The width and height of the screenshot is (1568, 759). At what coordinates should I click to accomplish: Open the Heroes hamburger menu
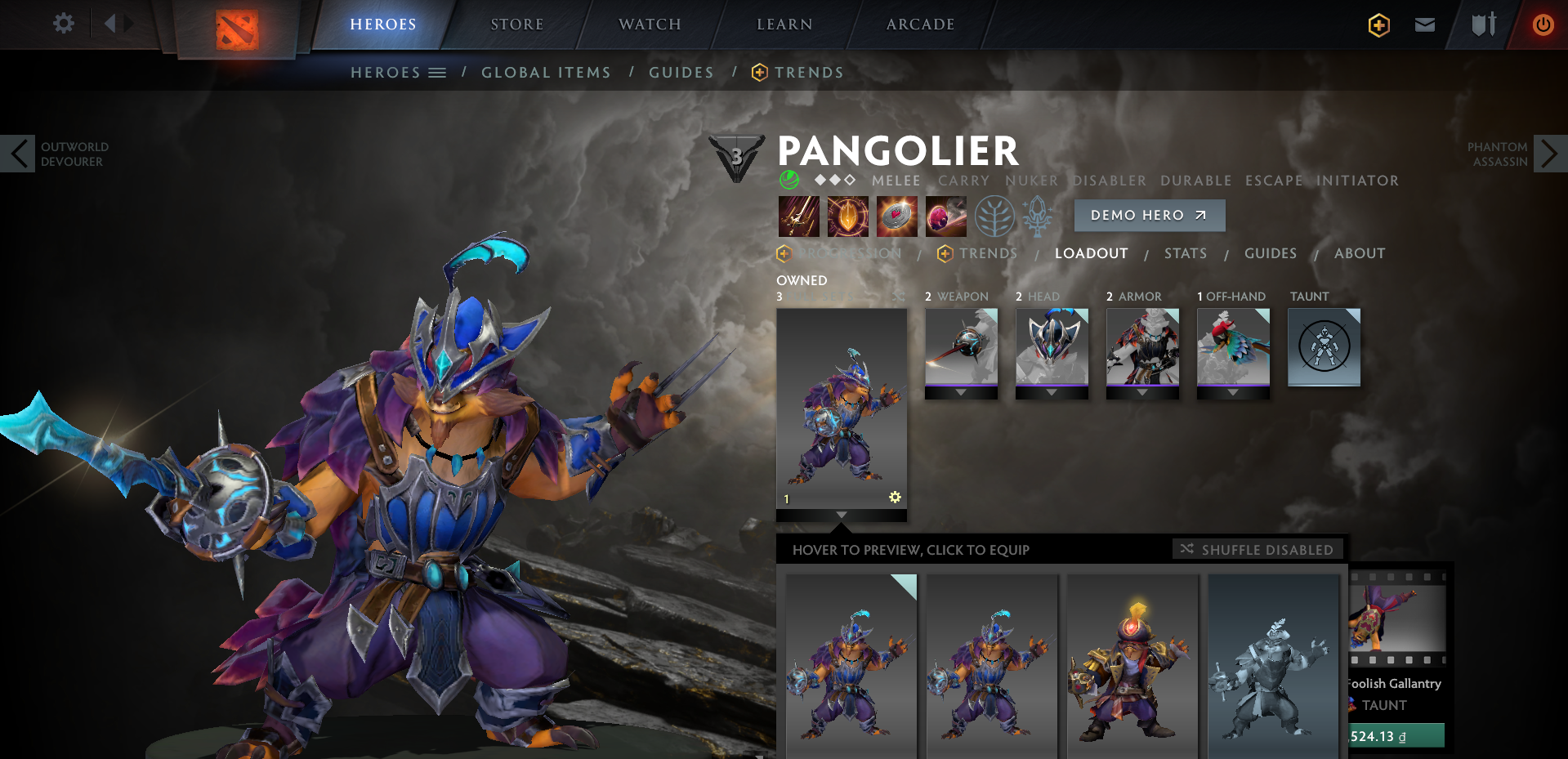click(438, 72)
